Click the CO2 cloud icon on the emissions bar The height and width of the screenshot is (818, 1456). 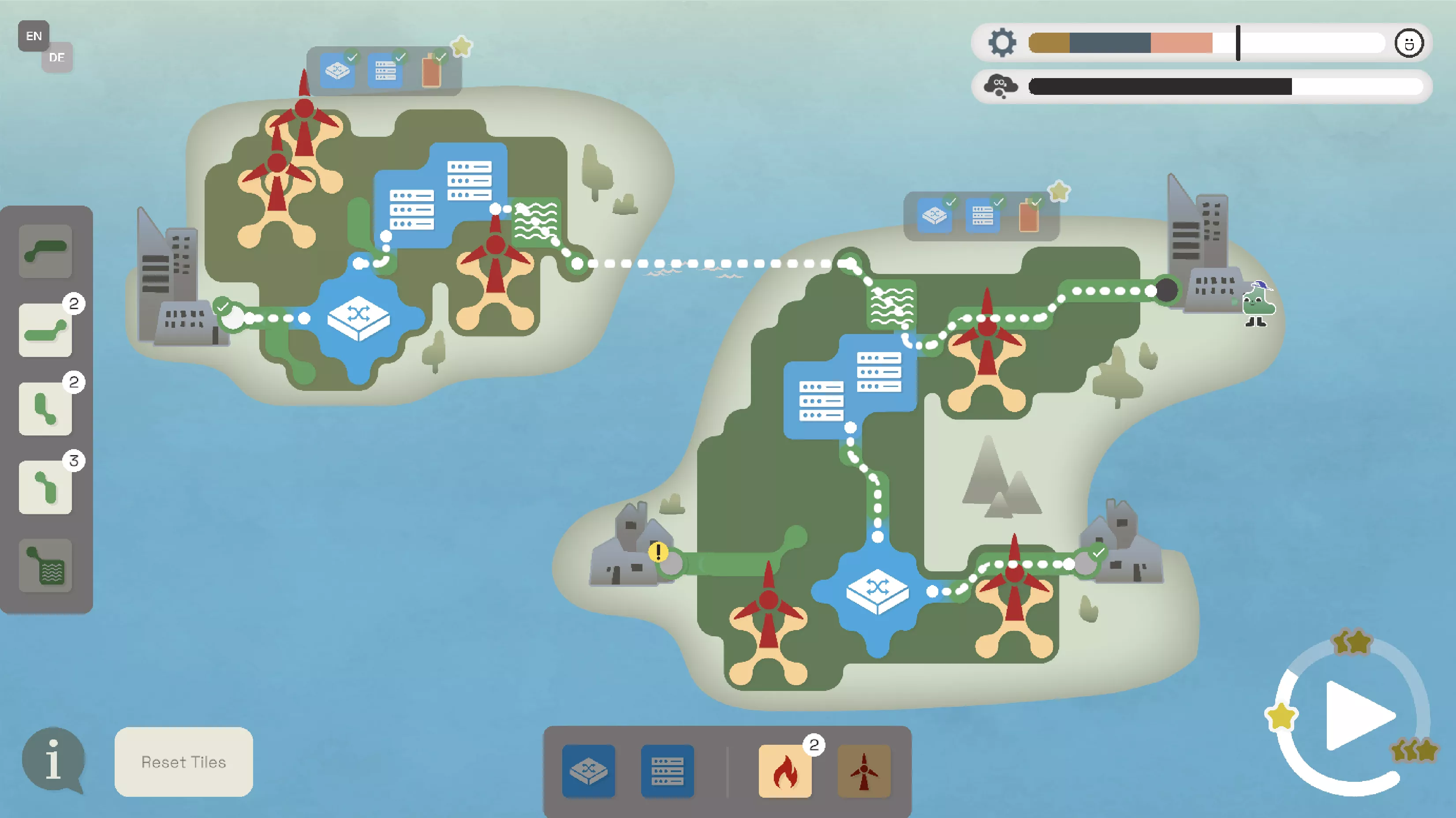coord(1001,86)
